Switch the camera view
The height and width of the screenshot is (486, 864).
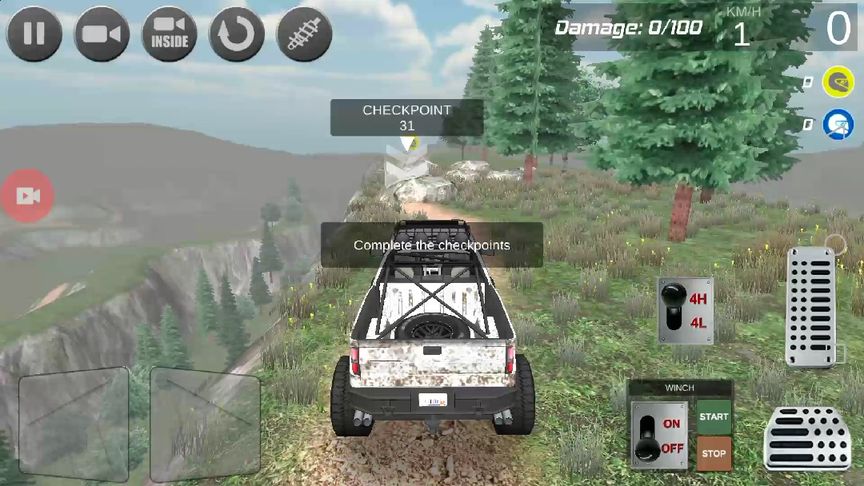102,34
